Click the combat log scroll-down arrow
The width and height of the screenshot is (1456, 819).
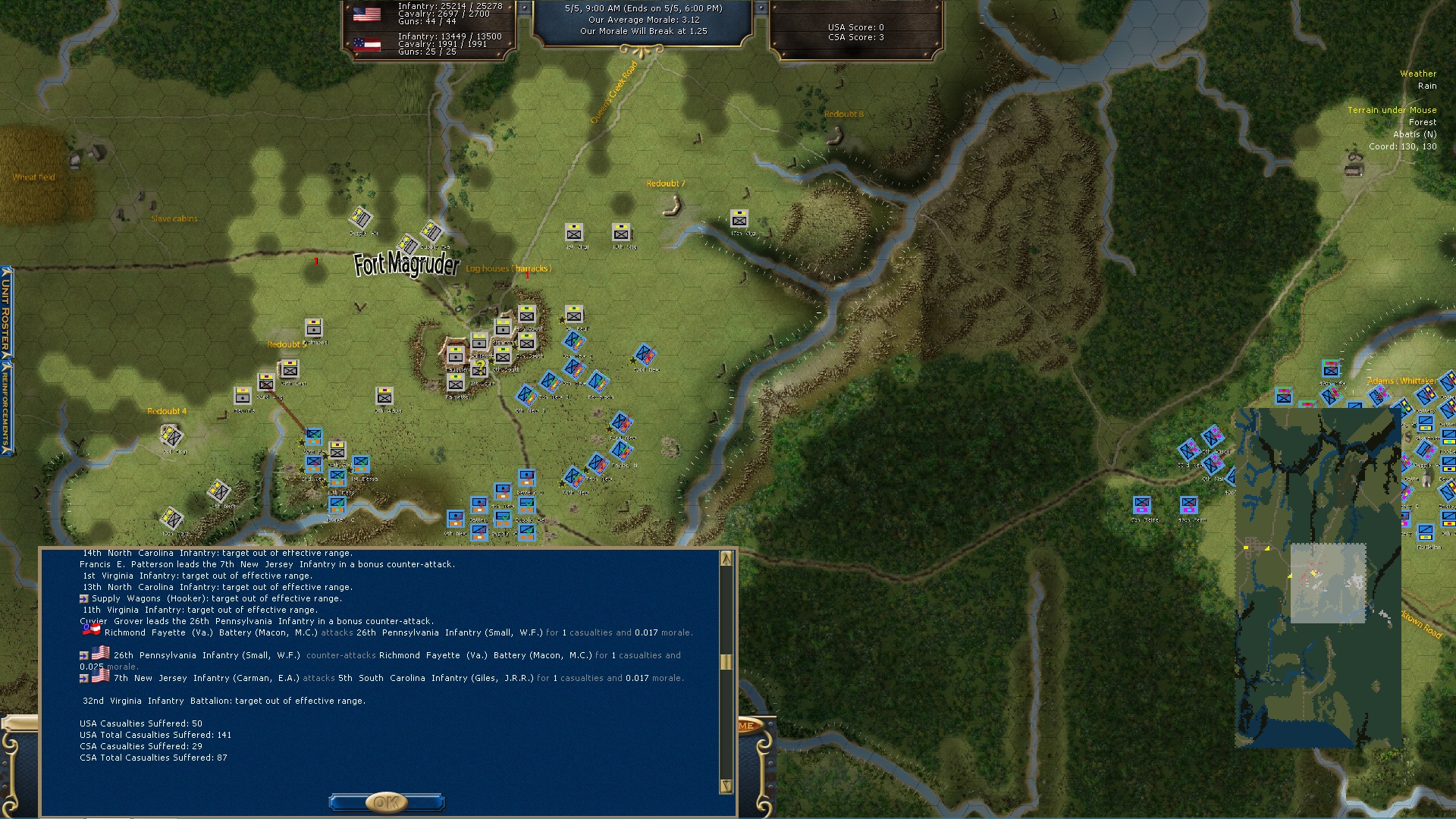pyautogui.click(x=726, y=786)
